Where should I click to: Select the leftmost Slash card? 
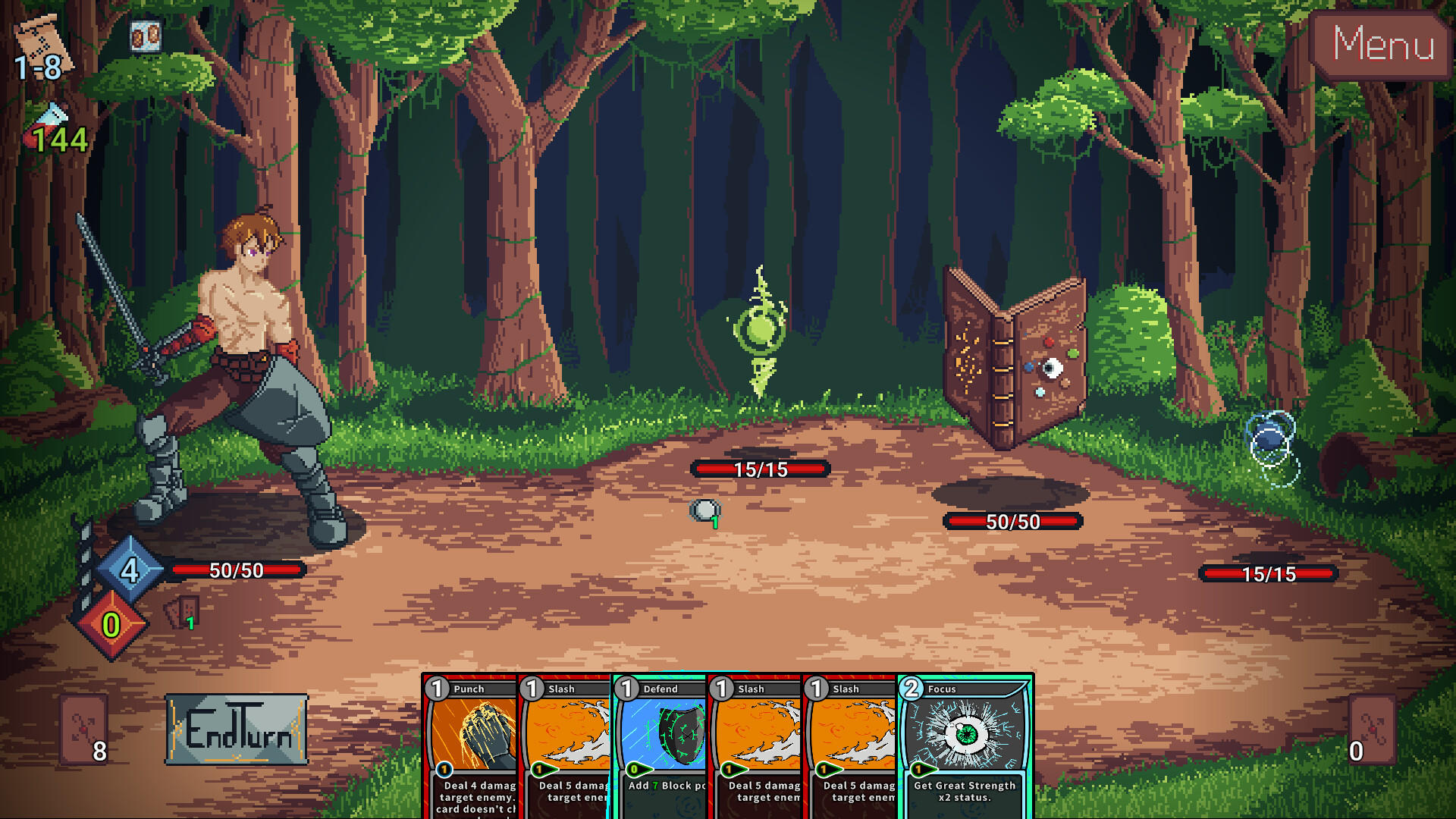[565, 739]
